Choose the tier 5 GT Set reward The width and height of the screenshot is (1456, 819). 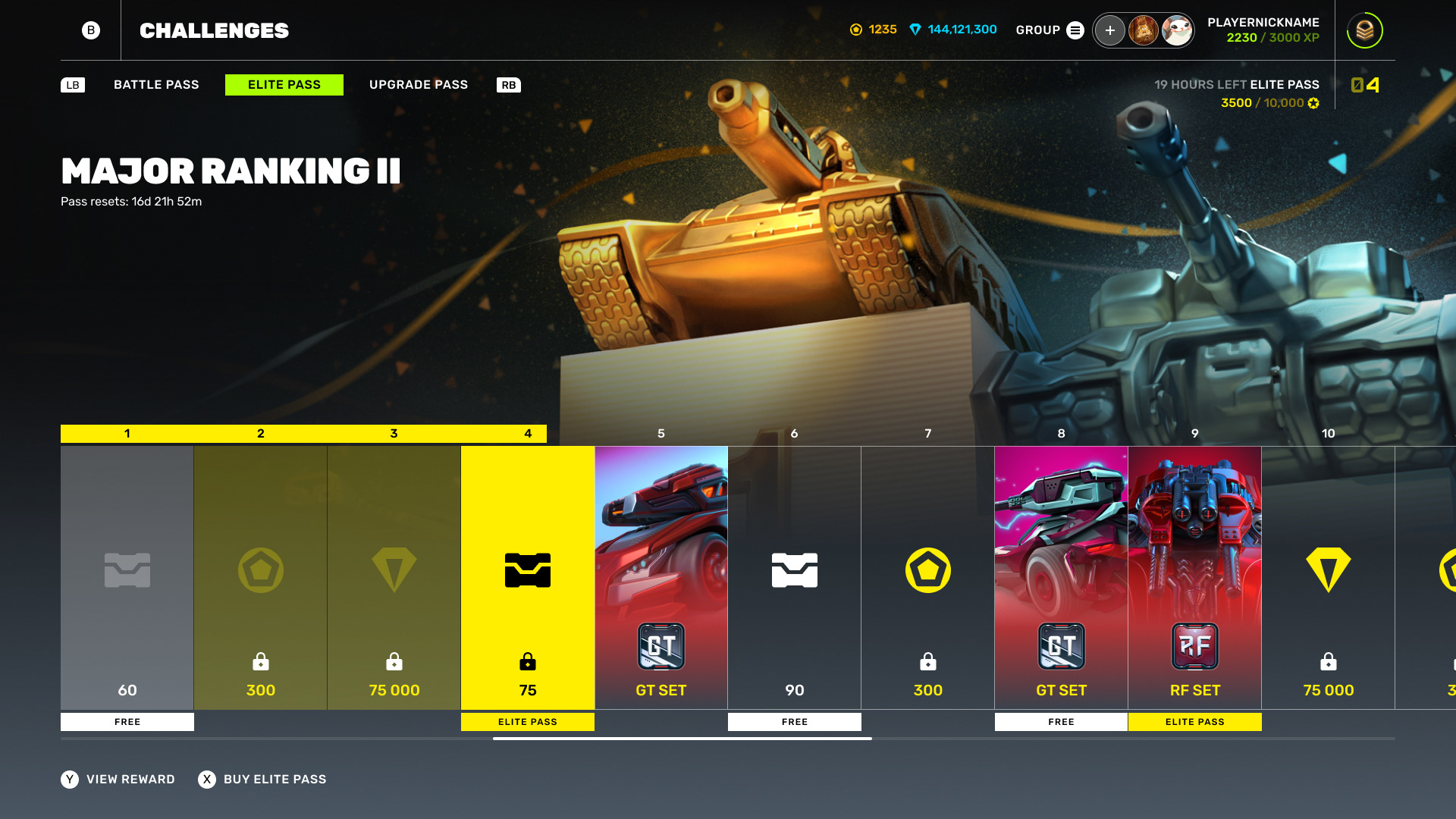point(661,578)
